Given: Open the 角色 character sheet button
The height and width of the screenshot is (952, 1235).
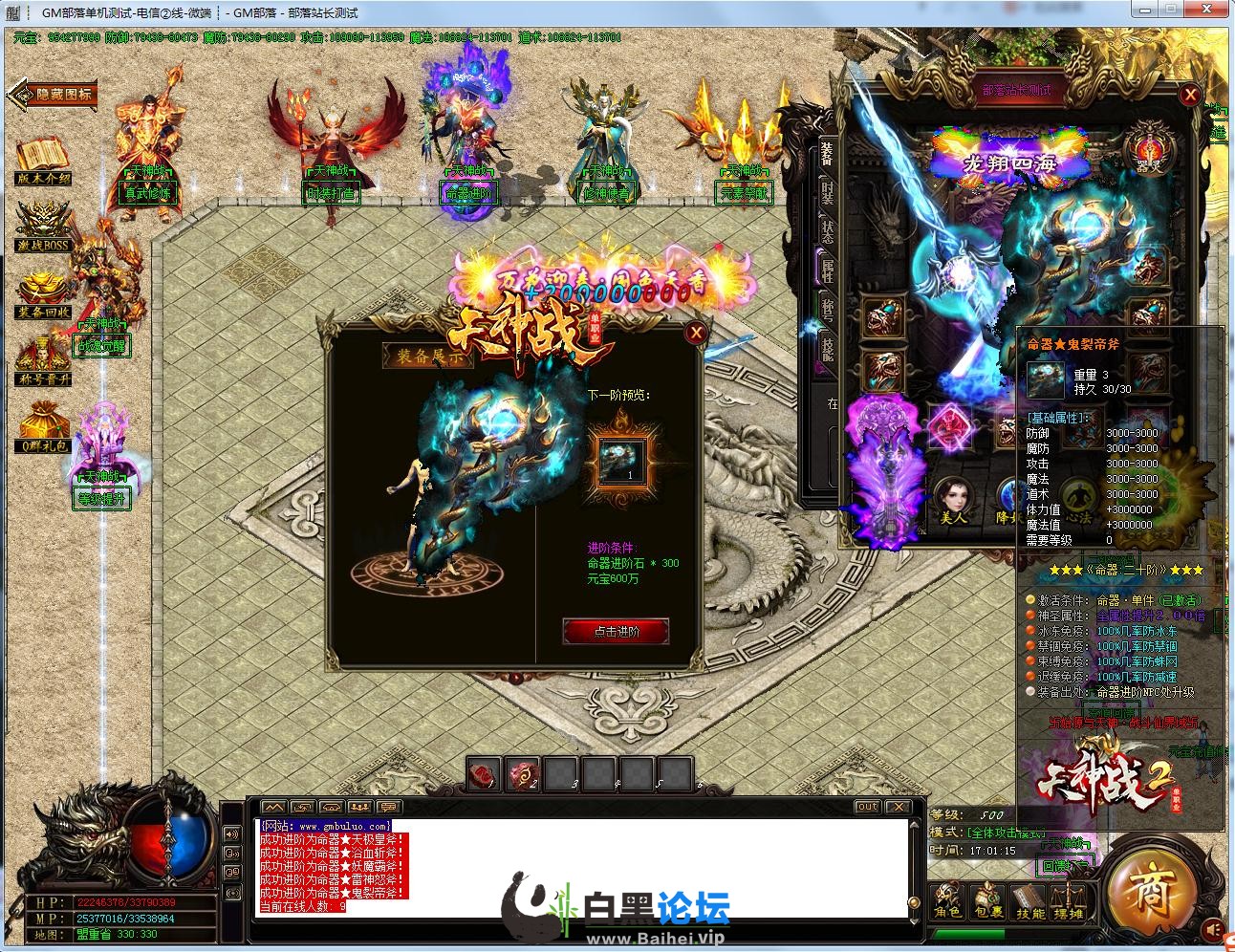Looking at the screenshot, I should tap(946, 901).
